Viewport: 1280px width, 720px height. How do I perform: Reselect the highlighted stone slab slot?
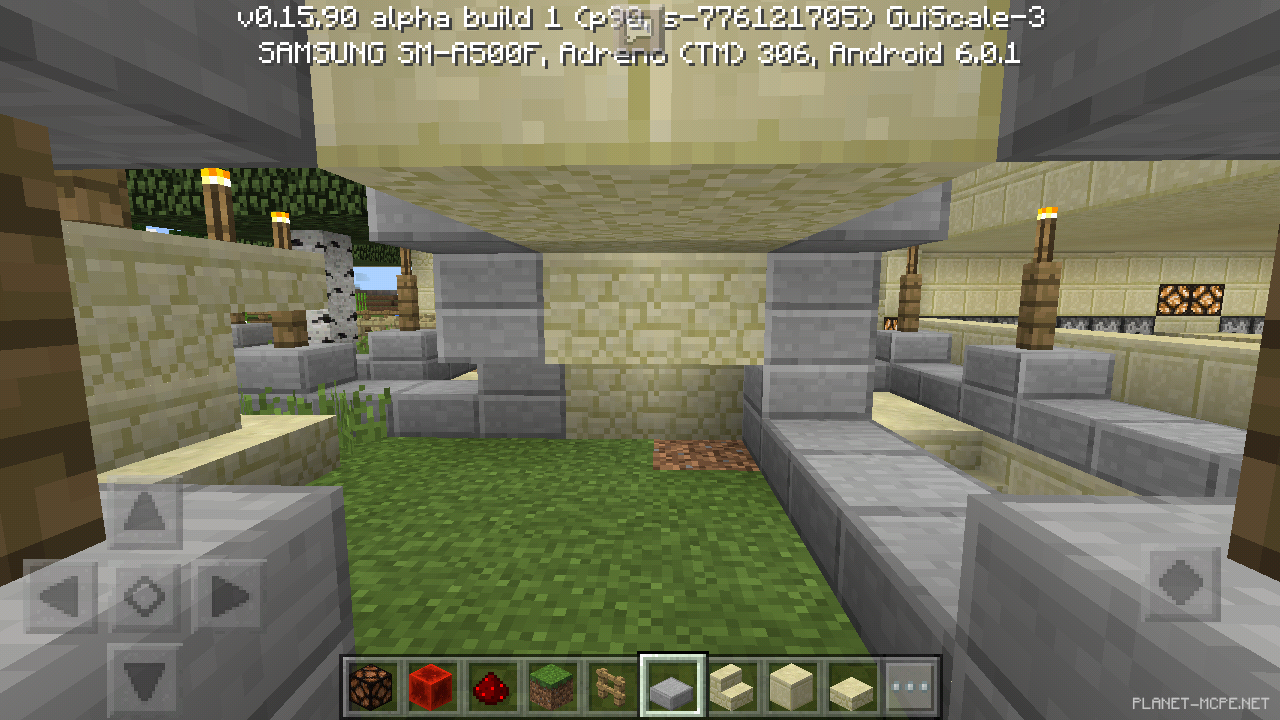[x=671, y=684]
